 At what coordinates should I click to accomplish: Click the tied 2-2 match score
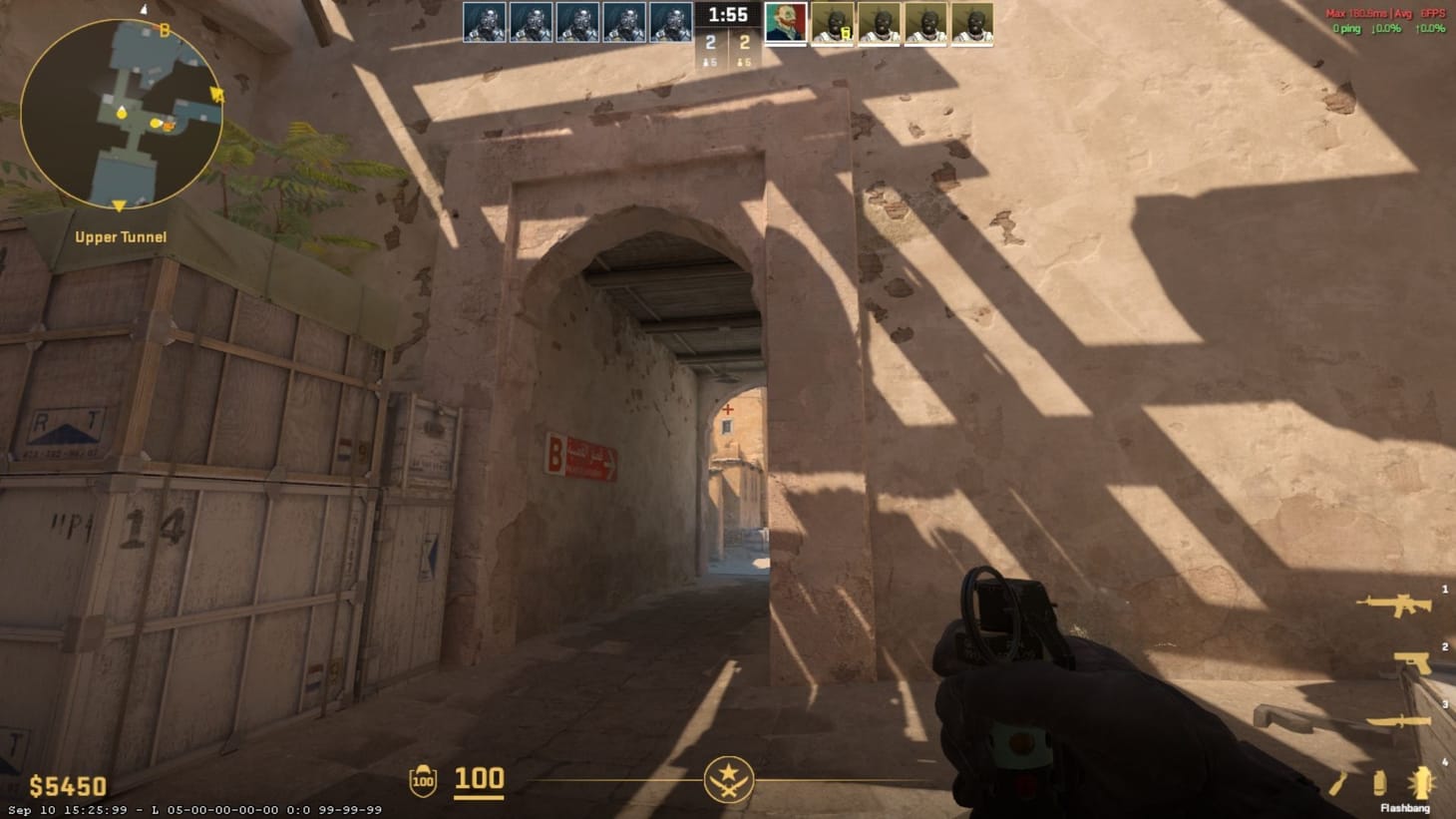point(728,44)
